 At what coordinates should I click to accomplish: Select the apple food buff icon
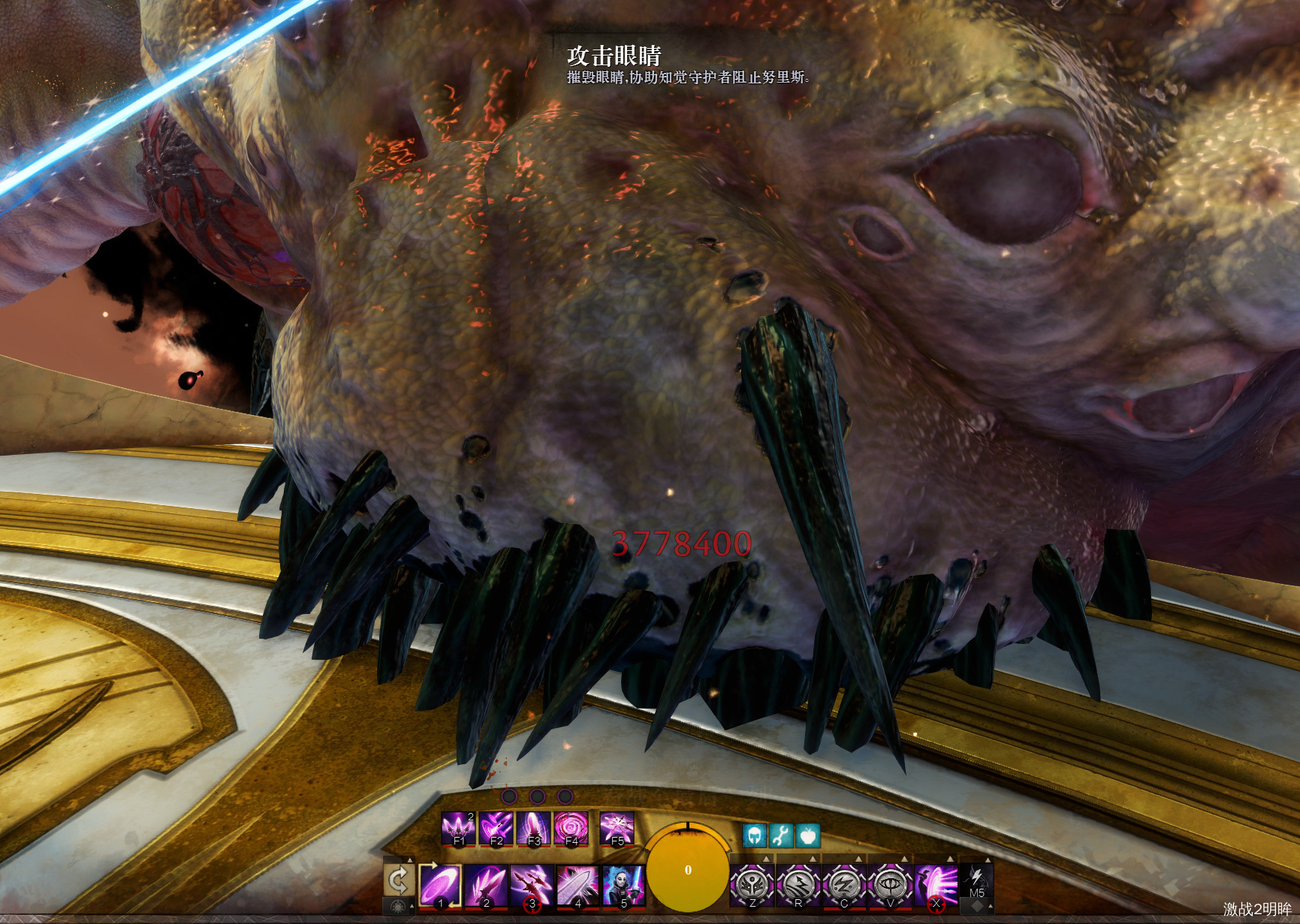(x=808, y=835)
